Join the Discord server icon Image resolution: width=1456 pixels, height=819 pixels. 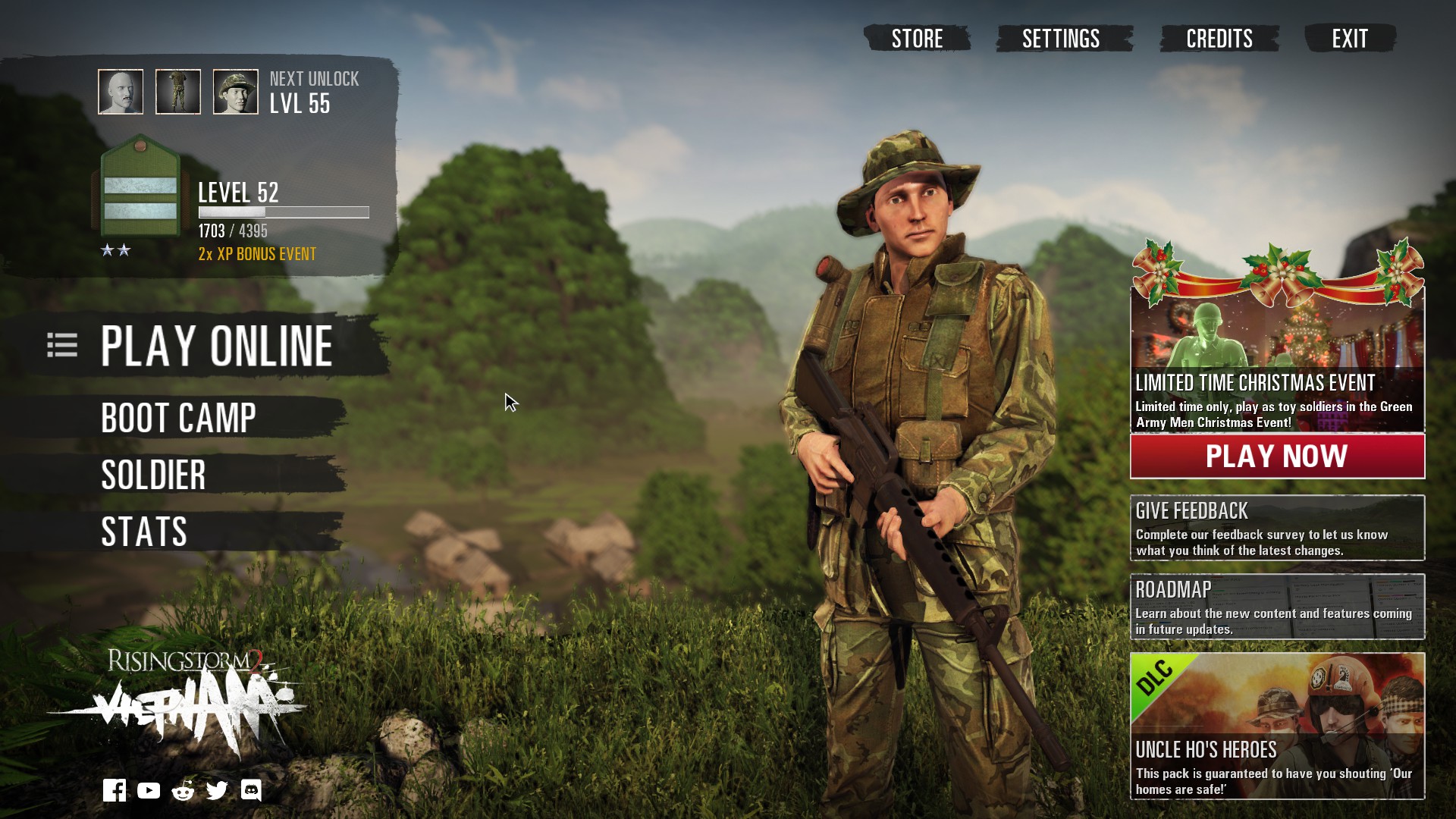[251, 791]
